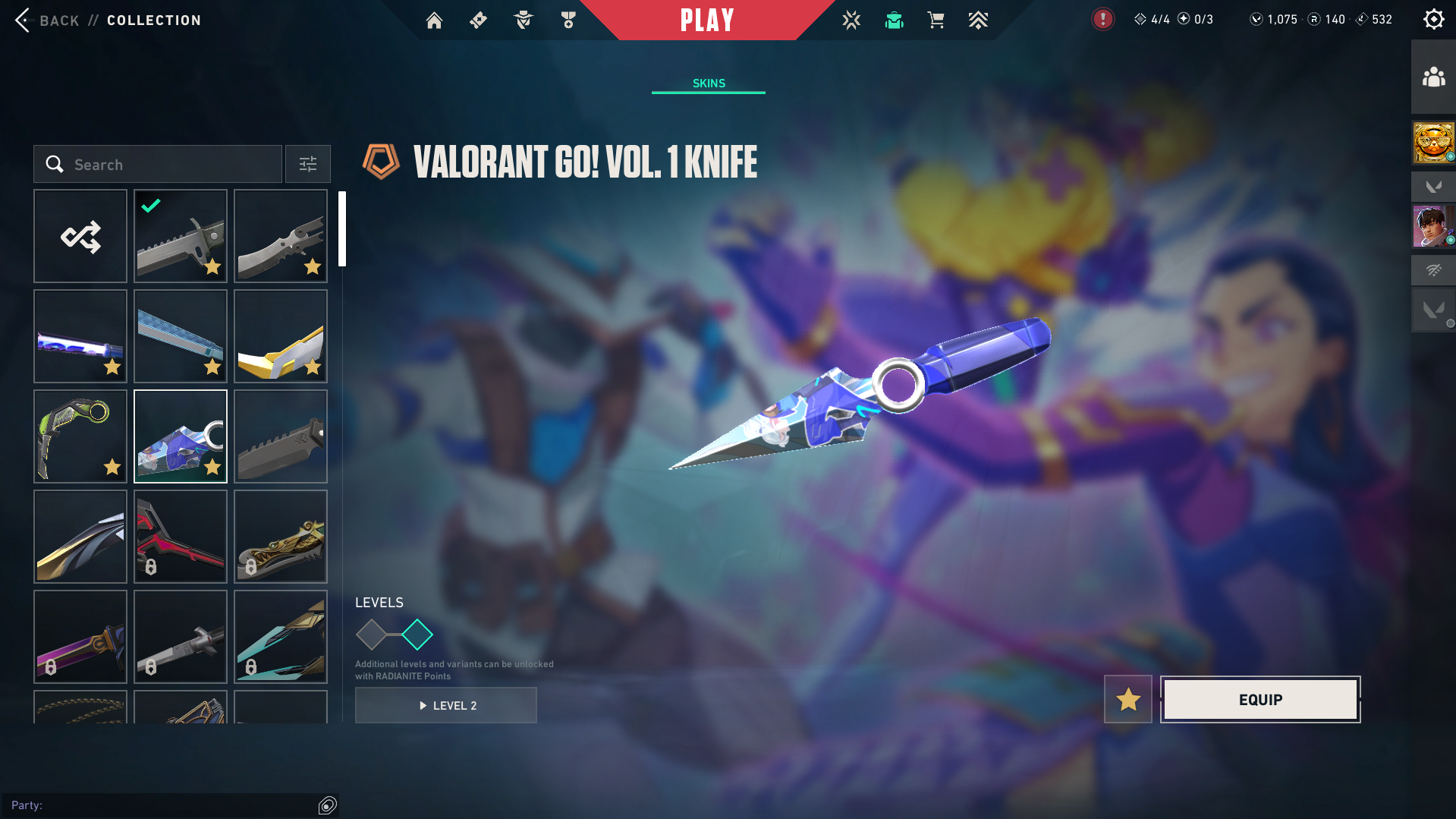Screen dimensions: 1456x819
Task: Open the store cart icon
Action: click(936, 20)
